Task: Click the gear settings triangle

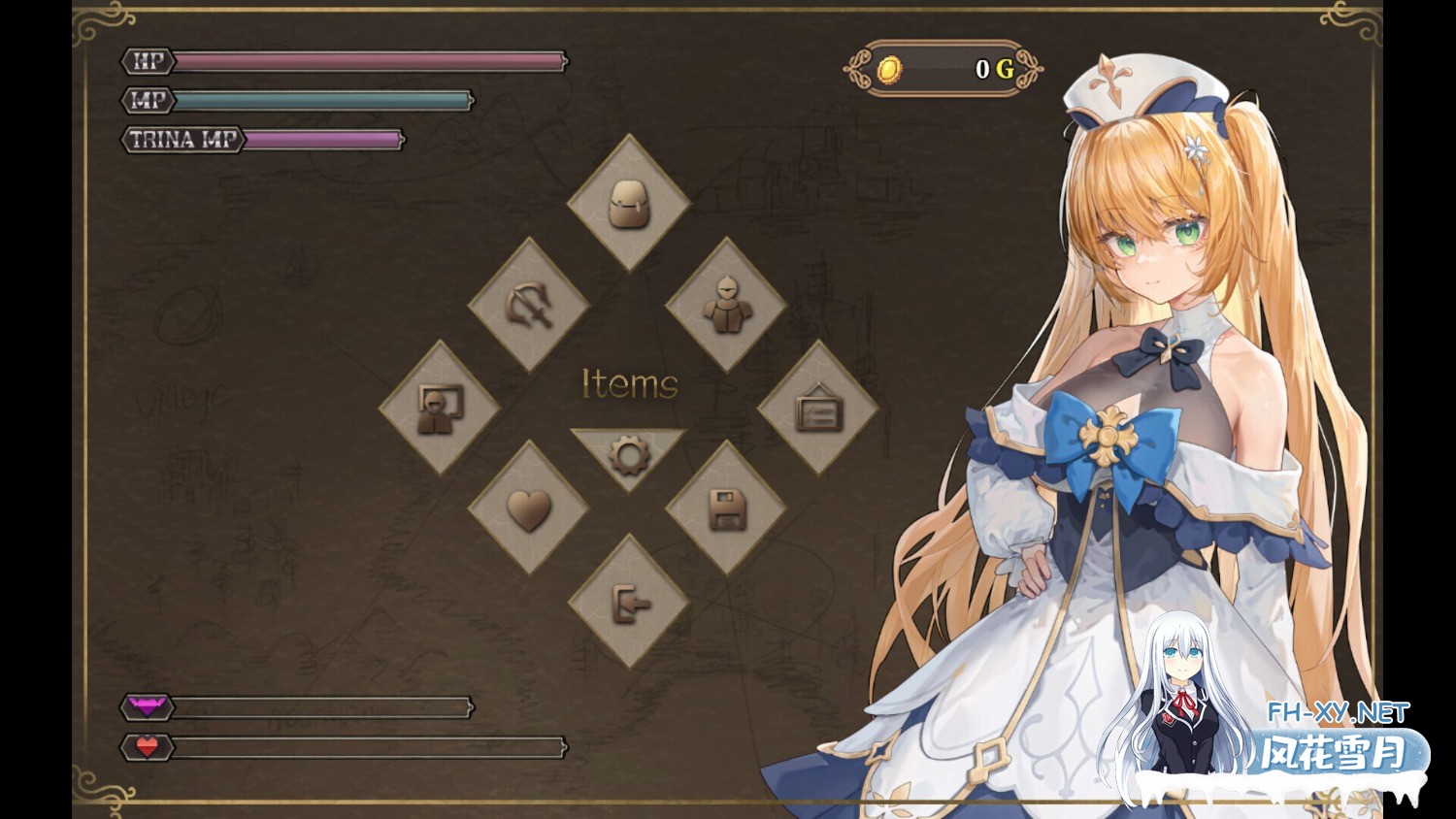Action: (x=629, y=452)
